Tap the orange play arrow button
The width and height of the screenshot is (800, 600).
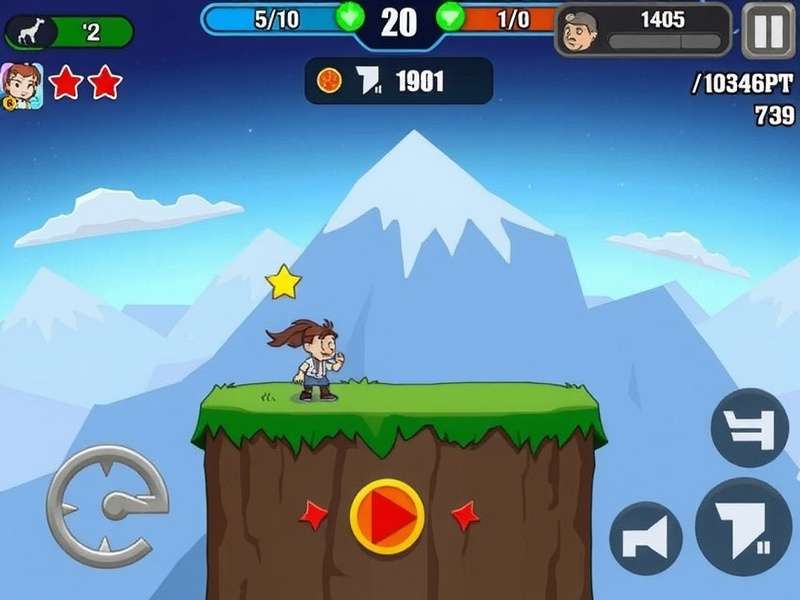click(387, 516)
